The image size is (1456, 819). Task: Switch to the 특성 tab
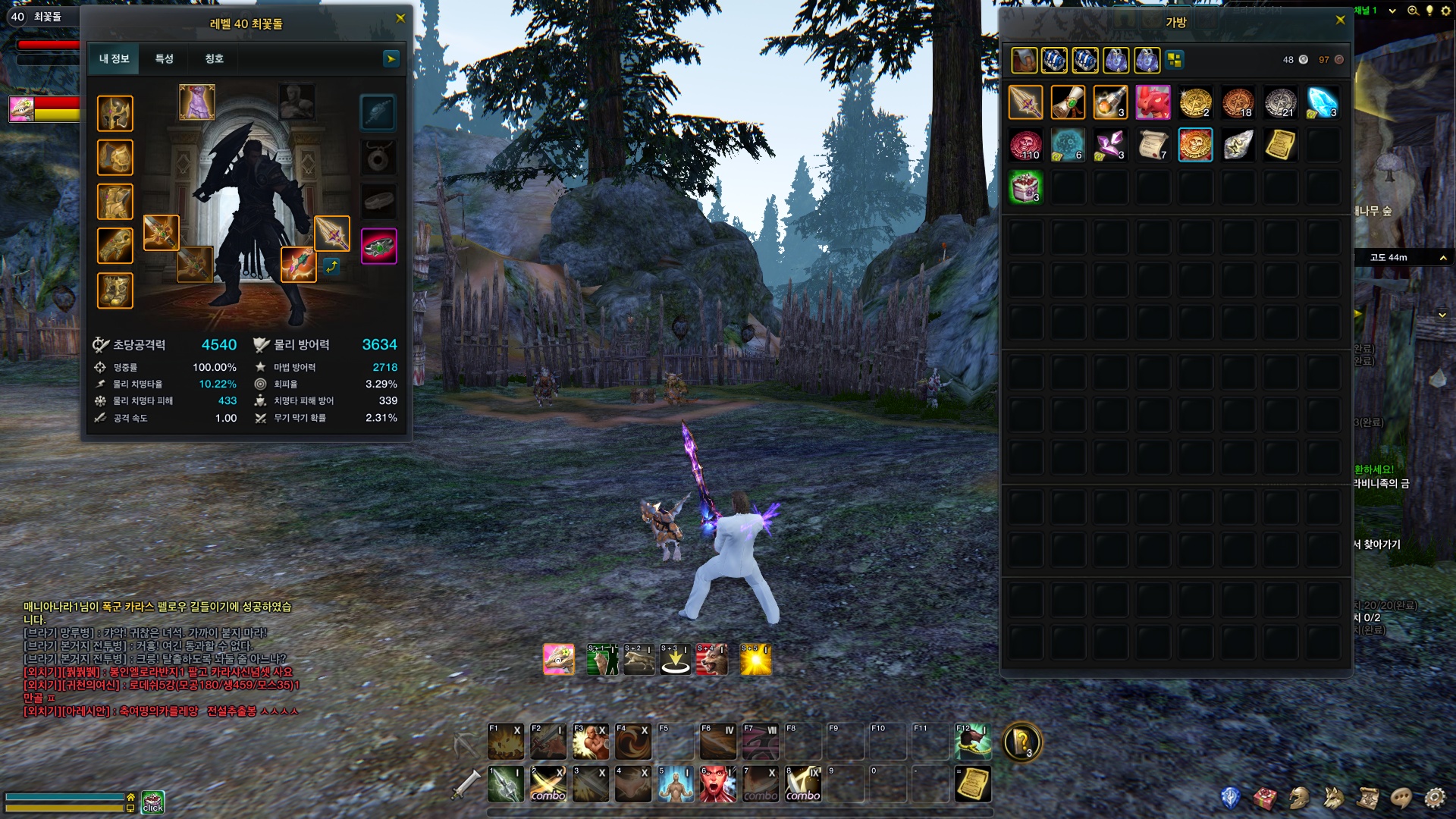pyautogui.click(x=164, y=58)
